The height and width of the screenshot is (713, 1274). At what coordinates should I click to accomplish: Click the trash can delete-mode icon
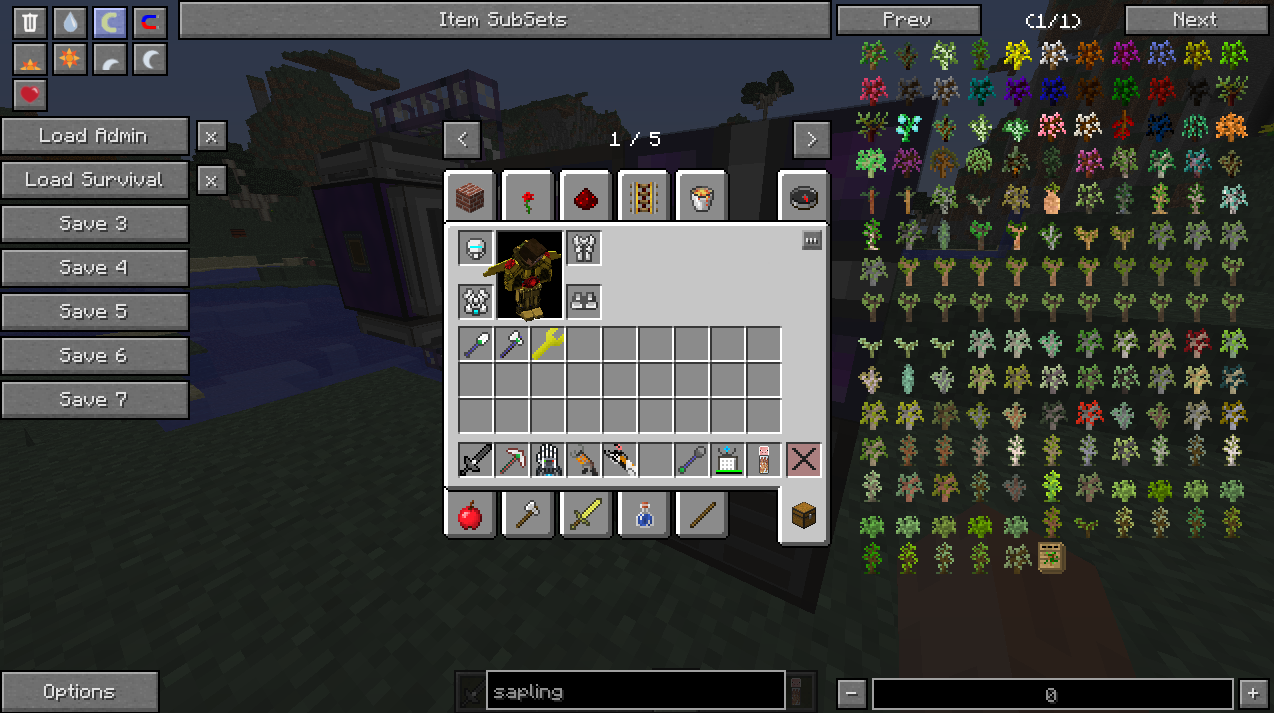tap(30, 22)
